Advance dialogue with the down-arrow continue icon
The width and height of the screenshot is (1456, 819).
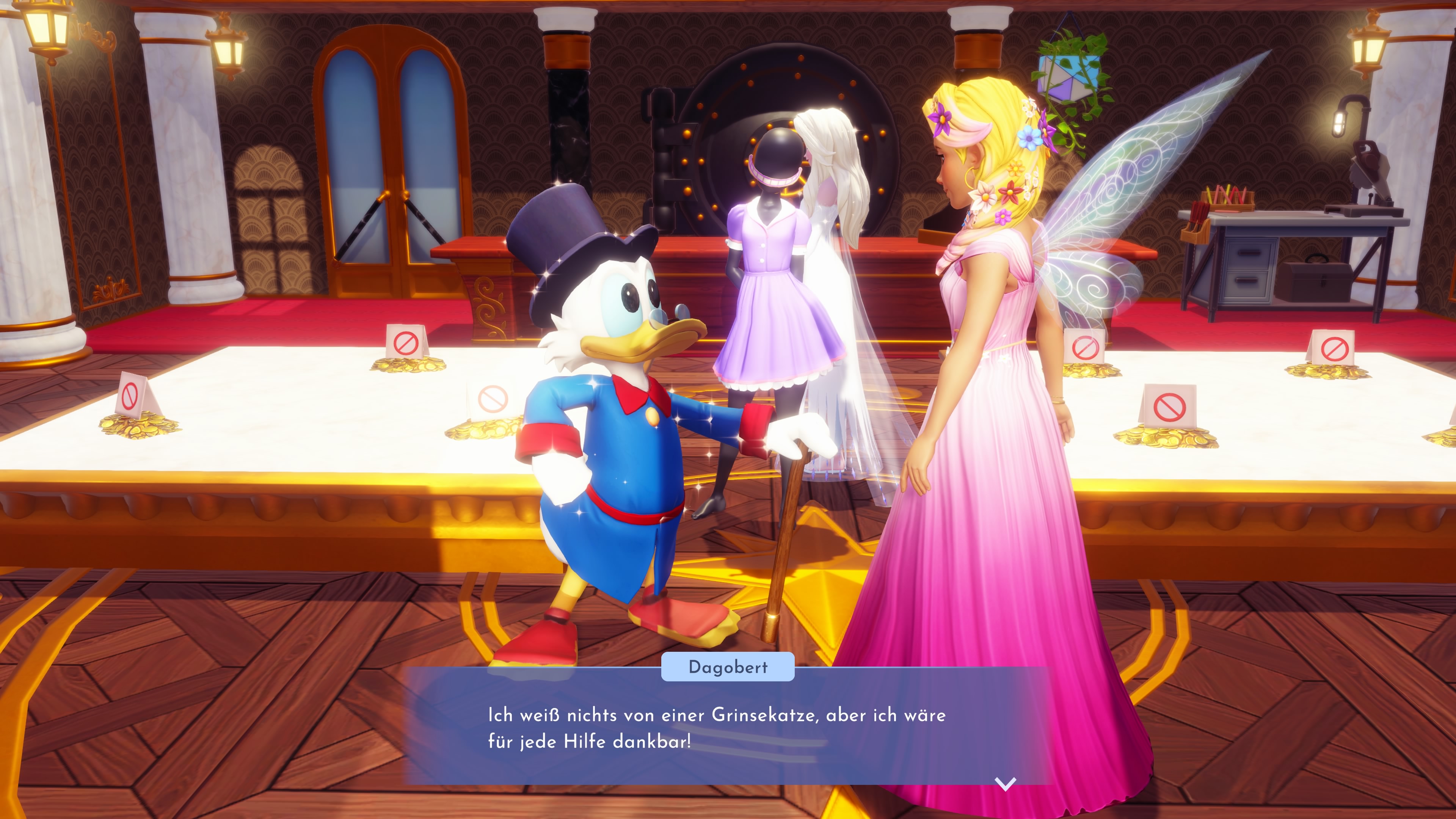point(1006,784)
